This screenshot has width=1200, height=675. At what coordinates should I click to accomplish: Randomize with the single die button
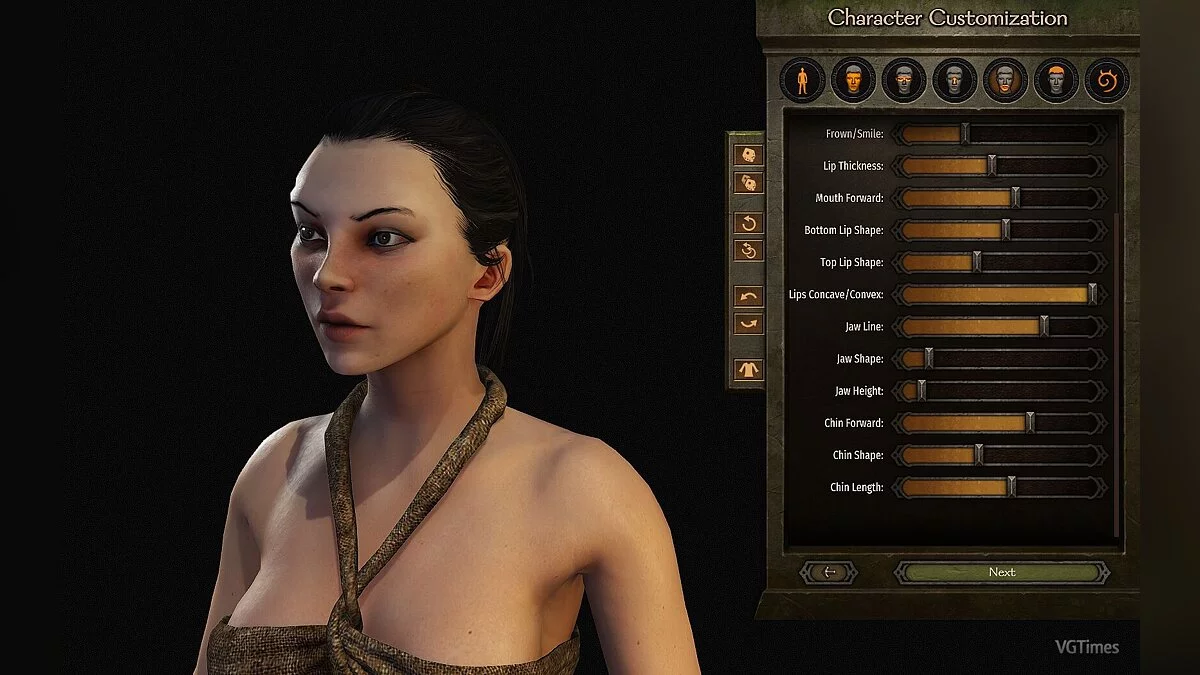(748, 155)
